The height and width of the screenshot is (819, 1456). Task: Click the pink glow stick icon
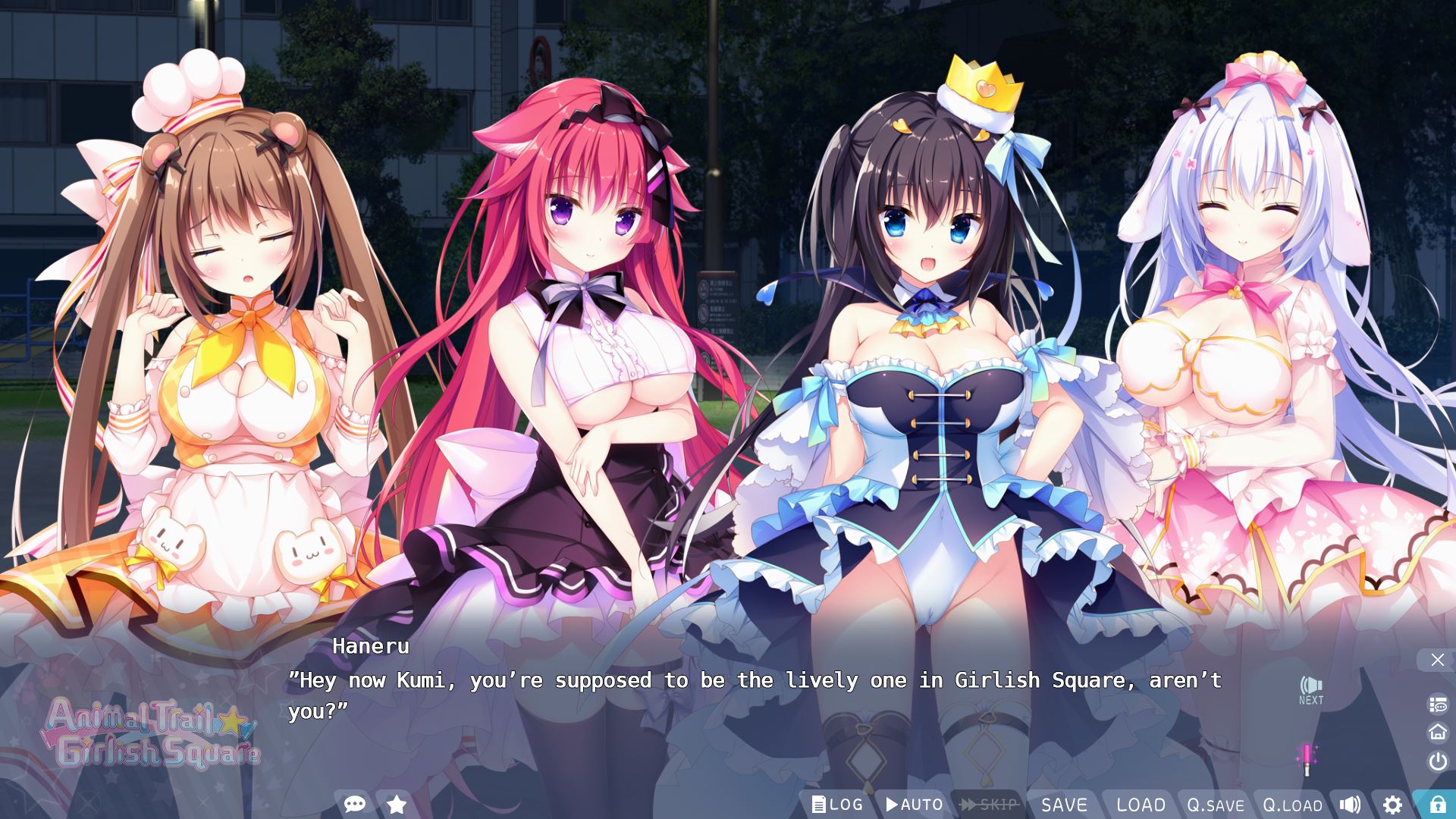pyautogui.click(x=1307, y=759)
